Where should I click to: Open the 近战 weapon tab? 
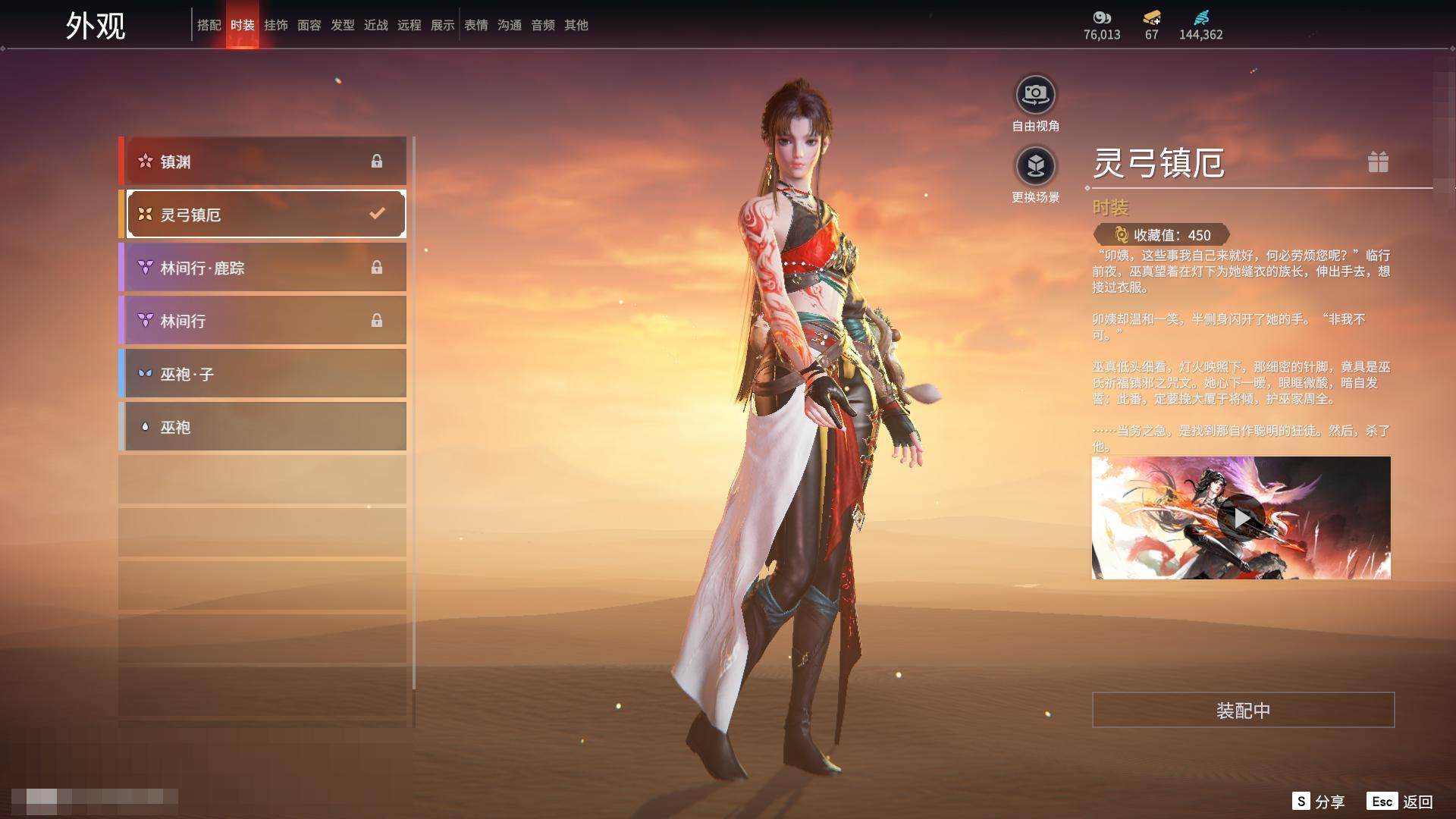click(375, 25)
